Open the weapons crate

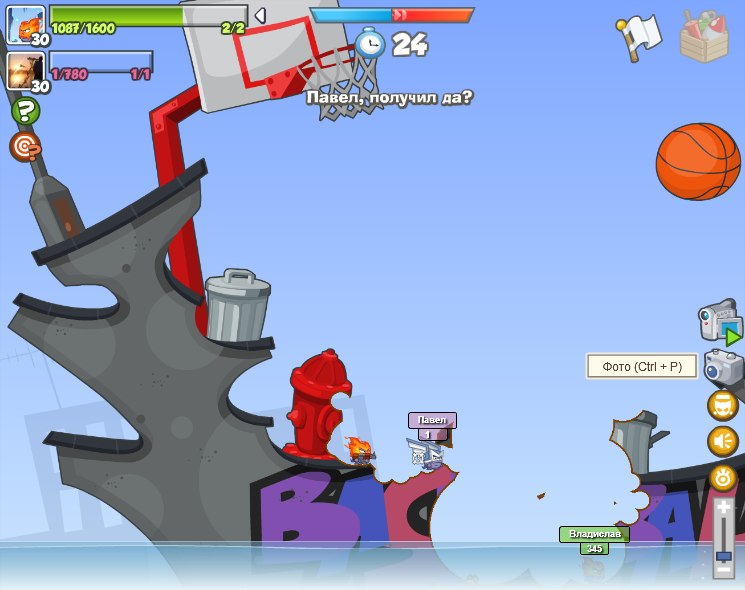click(x=704, y=37)
